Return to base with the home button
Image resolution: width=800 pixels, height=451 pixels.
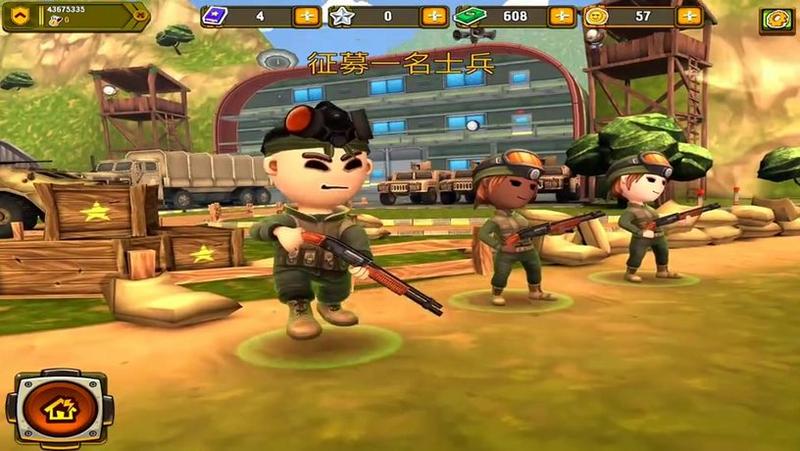pos(60,407)
